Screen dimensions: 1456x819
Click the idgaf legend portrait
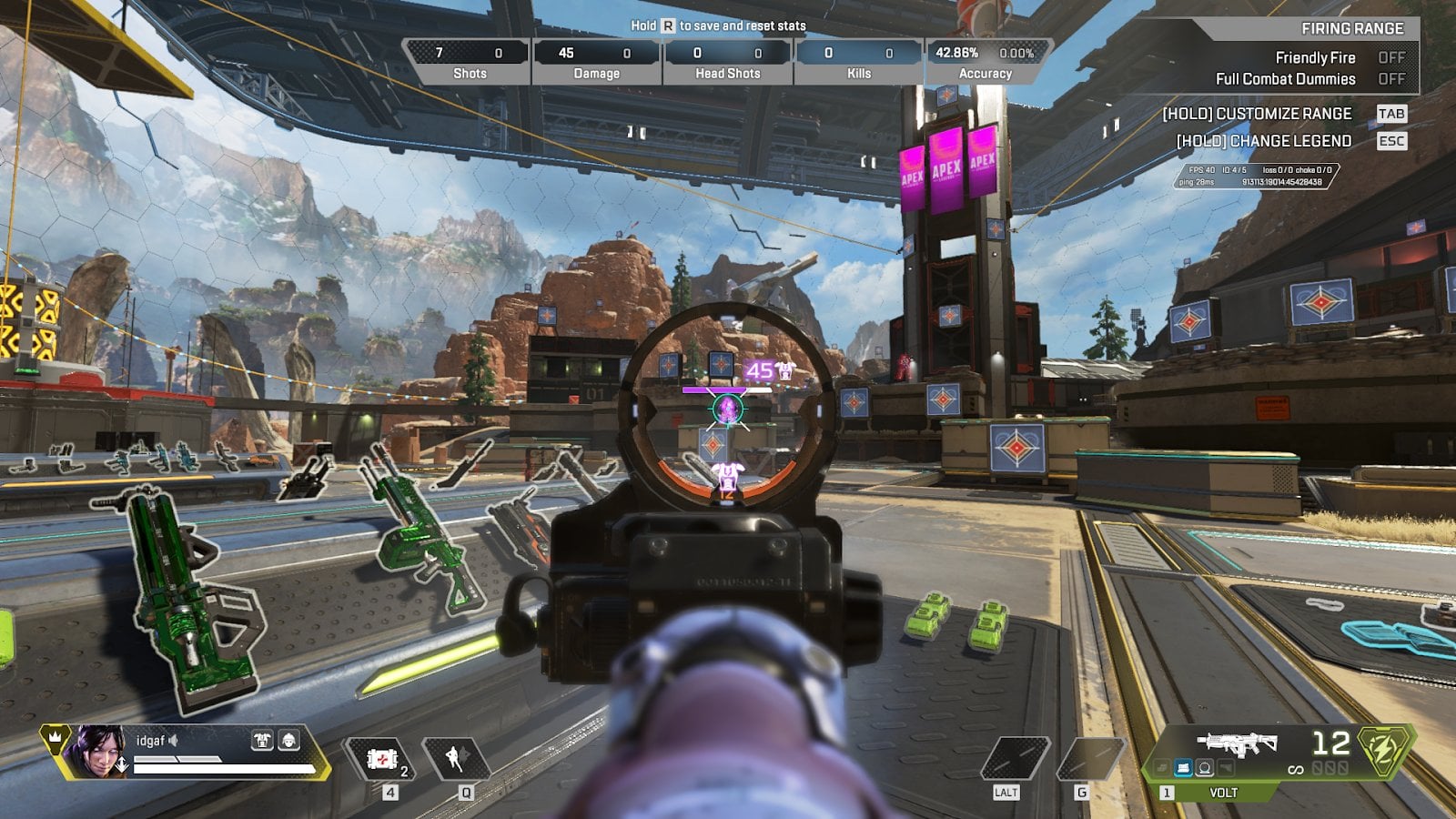[x=97, y=752]
